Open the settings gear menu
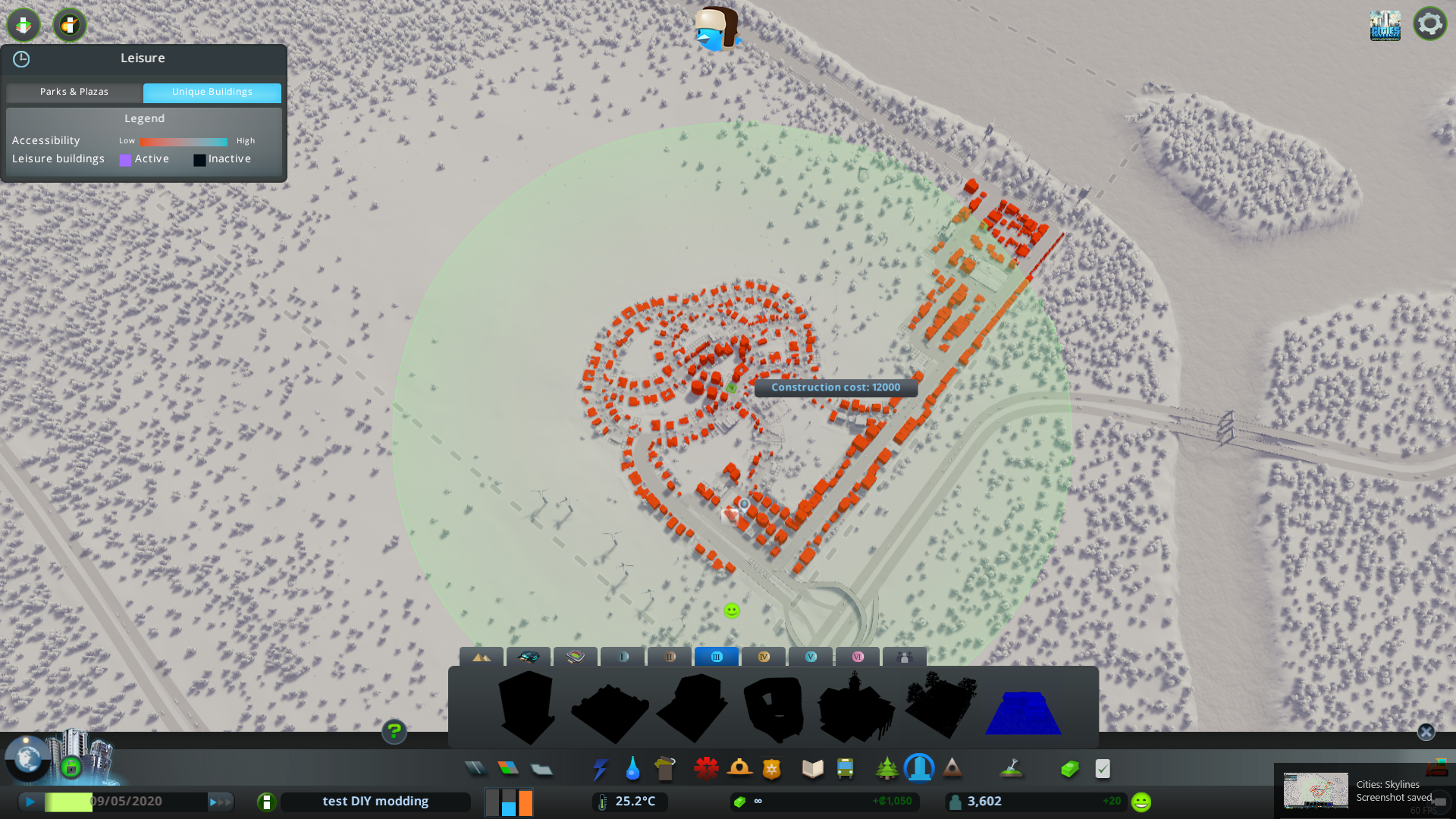The height and width of the screenshot is (819, 1456). (1429, 24)
